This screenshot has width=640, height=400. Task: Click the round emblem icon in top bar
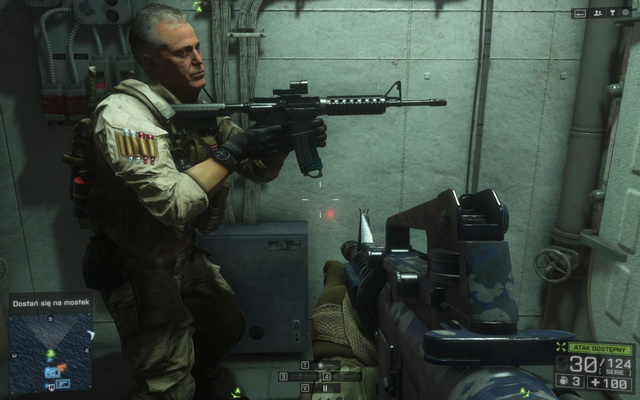pyautogui.click(x=626, y=13)
